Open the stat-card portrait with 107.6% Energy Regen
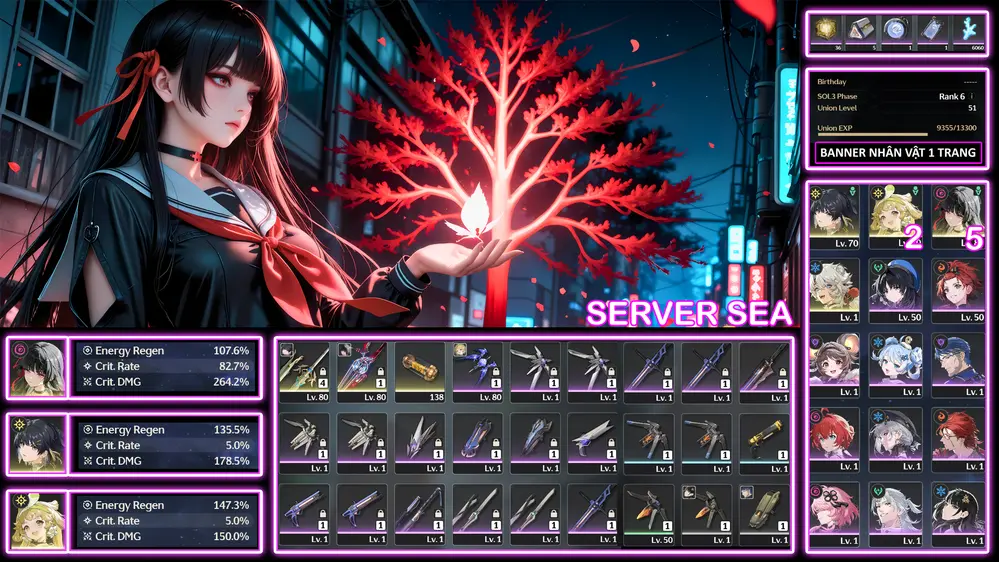The image size is (999, 562). coord(37,367)
